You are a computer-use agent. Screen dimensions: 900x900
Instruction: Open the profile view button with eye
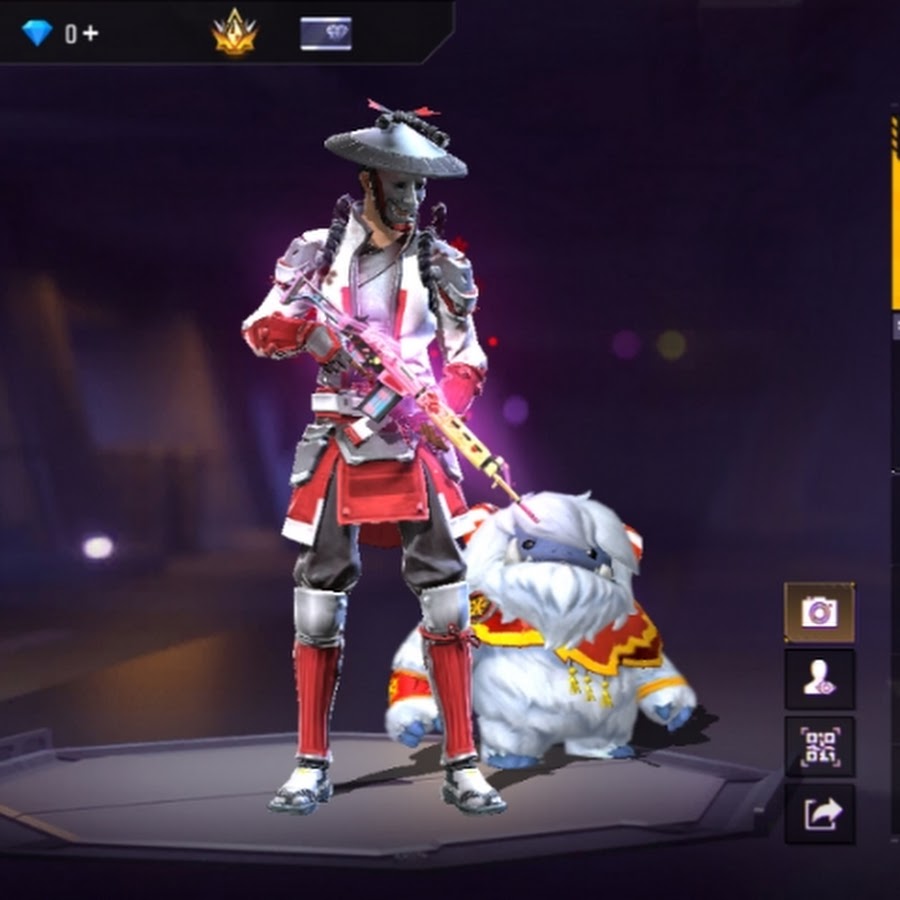tap(819, 679)
